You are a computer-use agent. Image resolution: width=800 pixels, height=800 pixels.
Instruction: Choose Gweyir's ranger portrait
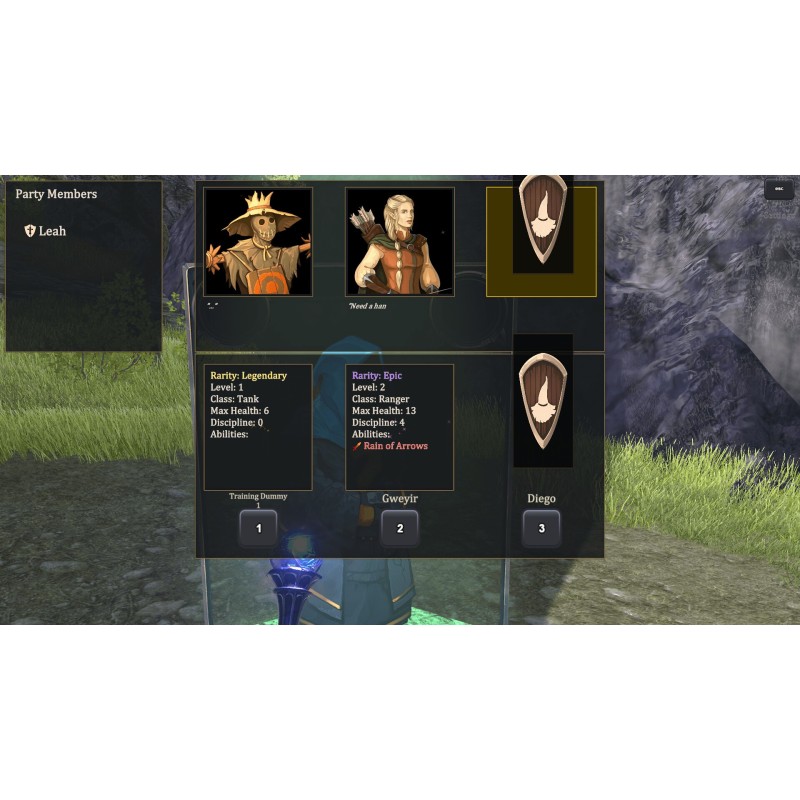[x=400, y=241]
